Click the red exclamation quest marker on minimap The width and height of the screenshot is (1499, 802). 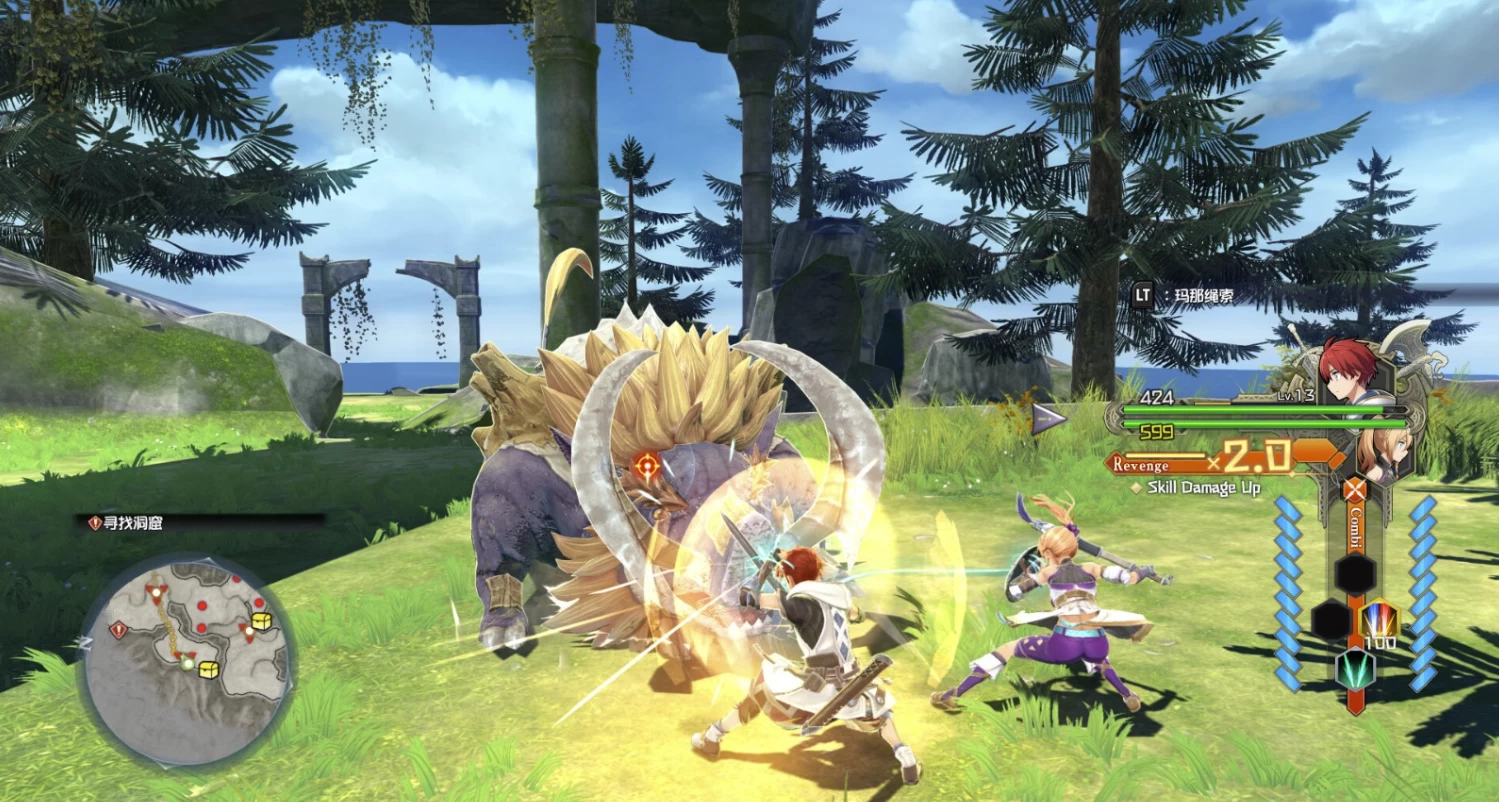point(121,630)
